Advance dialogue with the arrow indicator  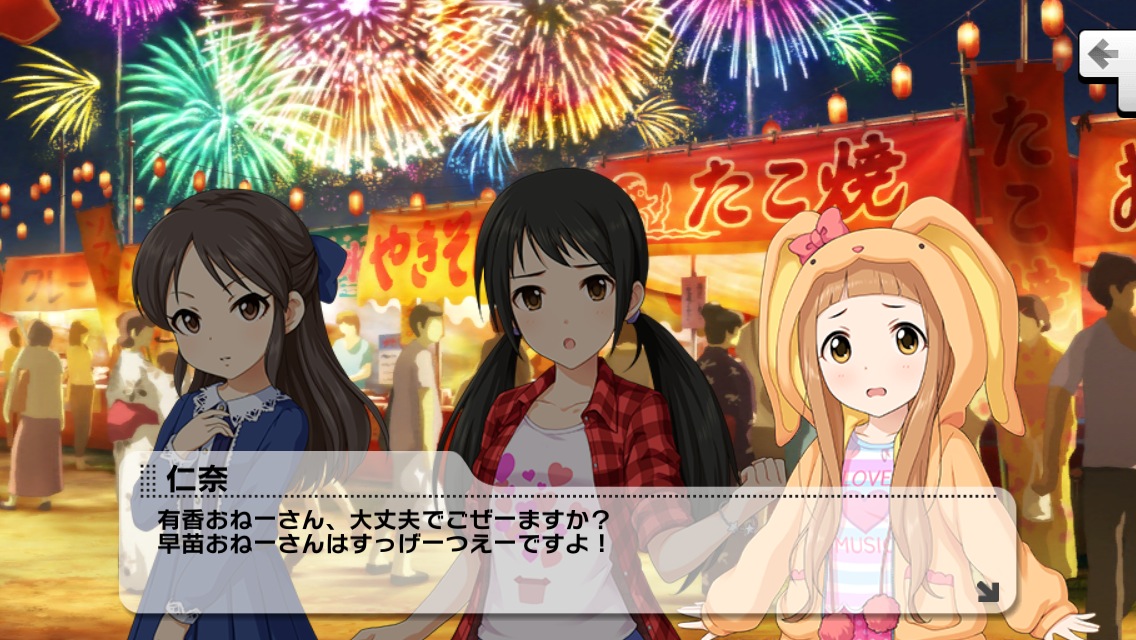click(987, 592)
